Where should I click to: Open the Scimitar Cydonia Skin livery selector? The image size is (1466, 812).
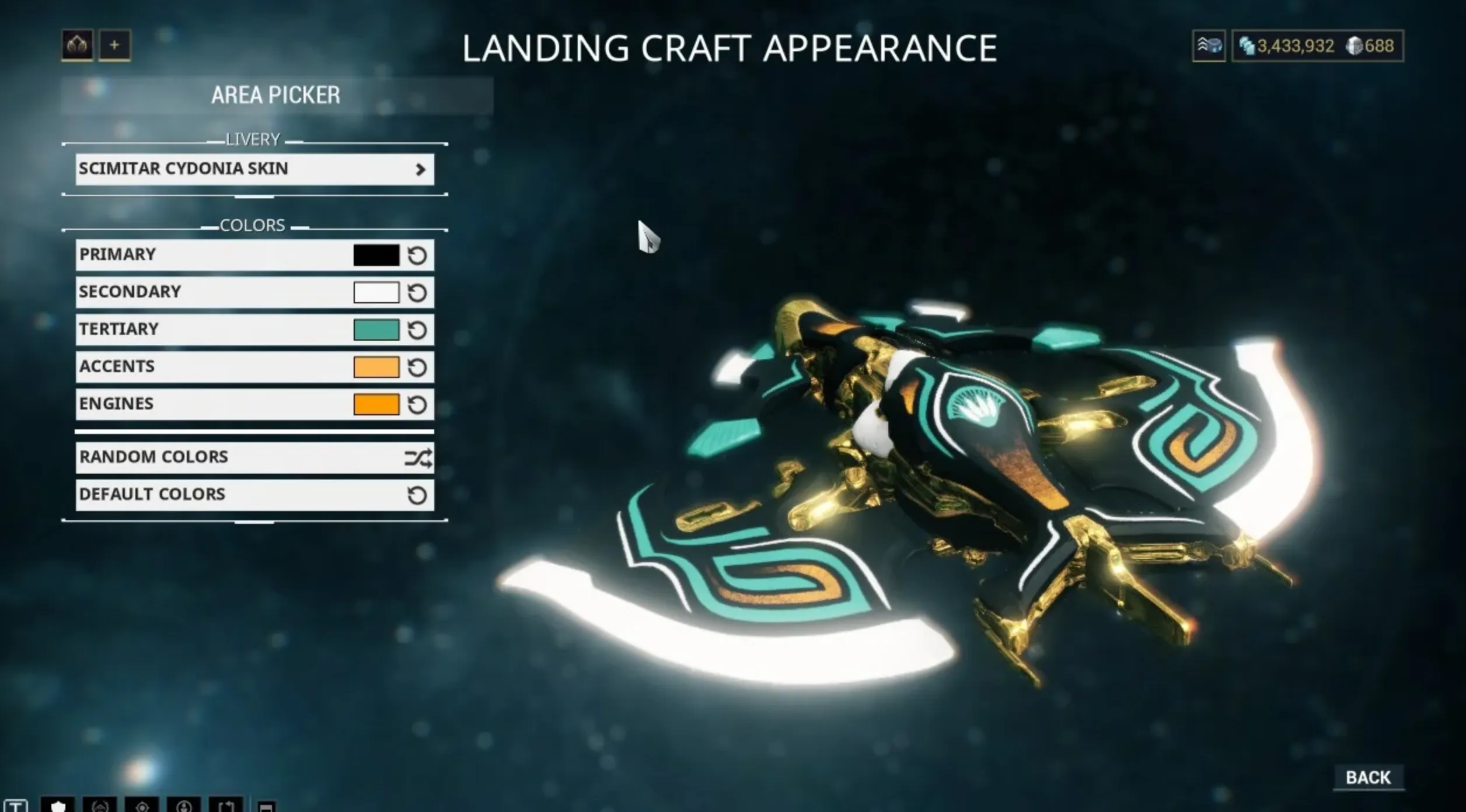tap(254, 169)
